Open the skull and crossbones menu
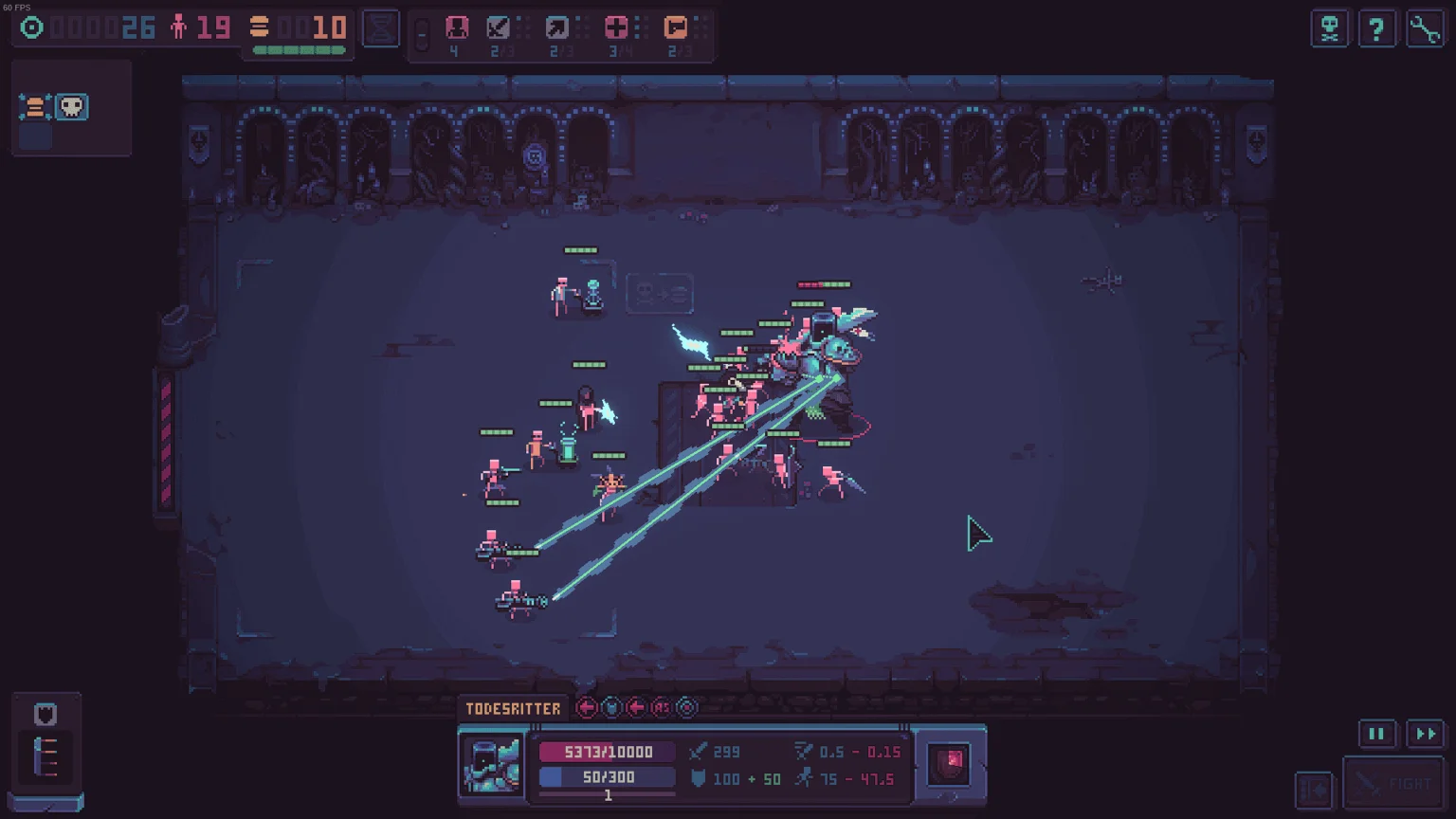 (x=1330, y=28)
